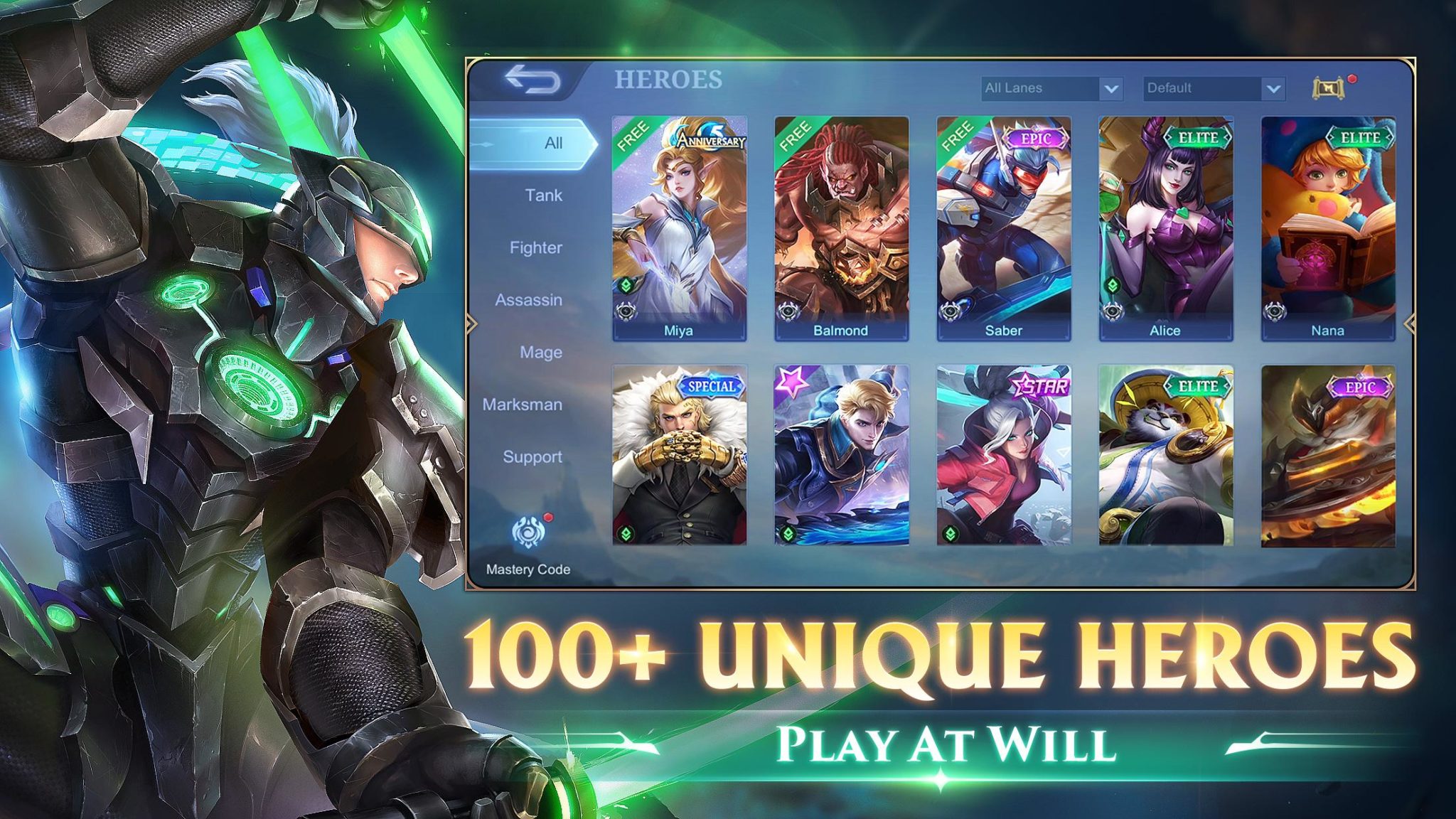1456x819 pixels.
Task: Select the Marksman filter tab
Action: [523, 405]
